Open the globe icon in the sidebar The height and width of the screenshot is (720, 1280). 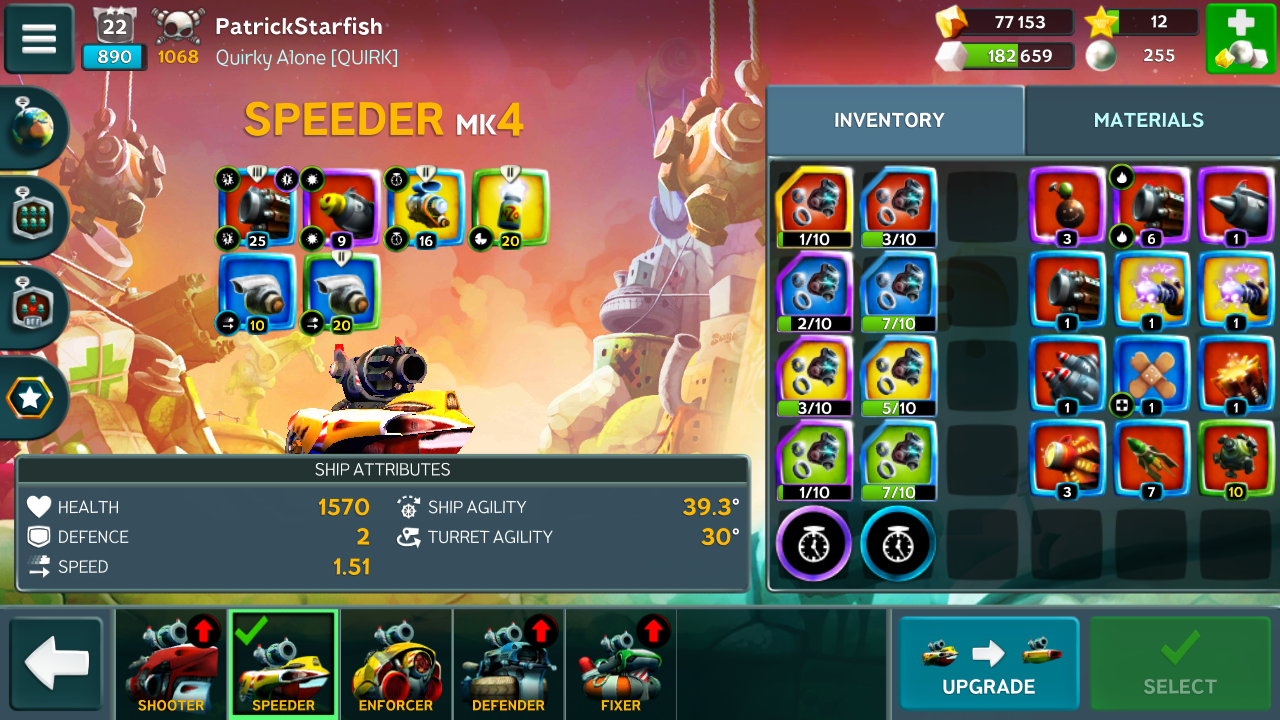click(32, 128)
